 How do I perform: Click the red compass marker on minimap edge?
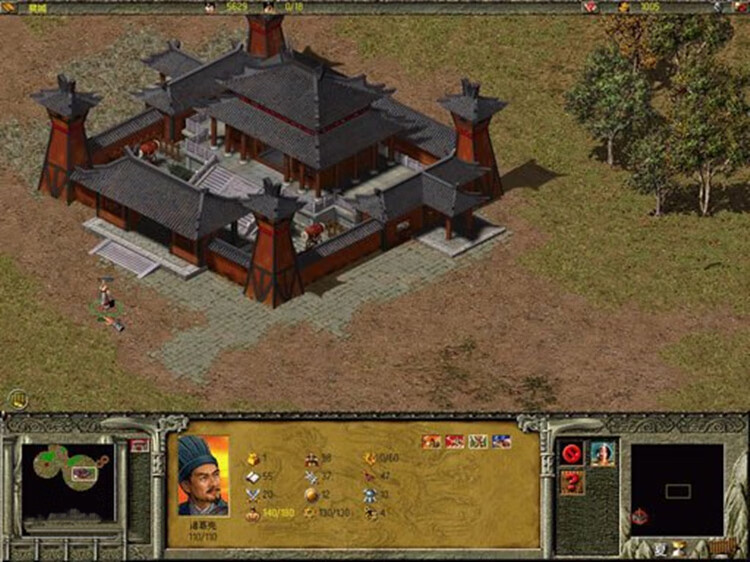tap(638, 516)
